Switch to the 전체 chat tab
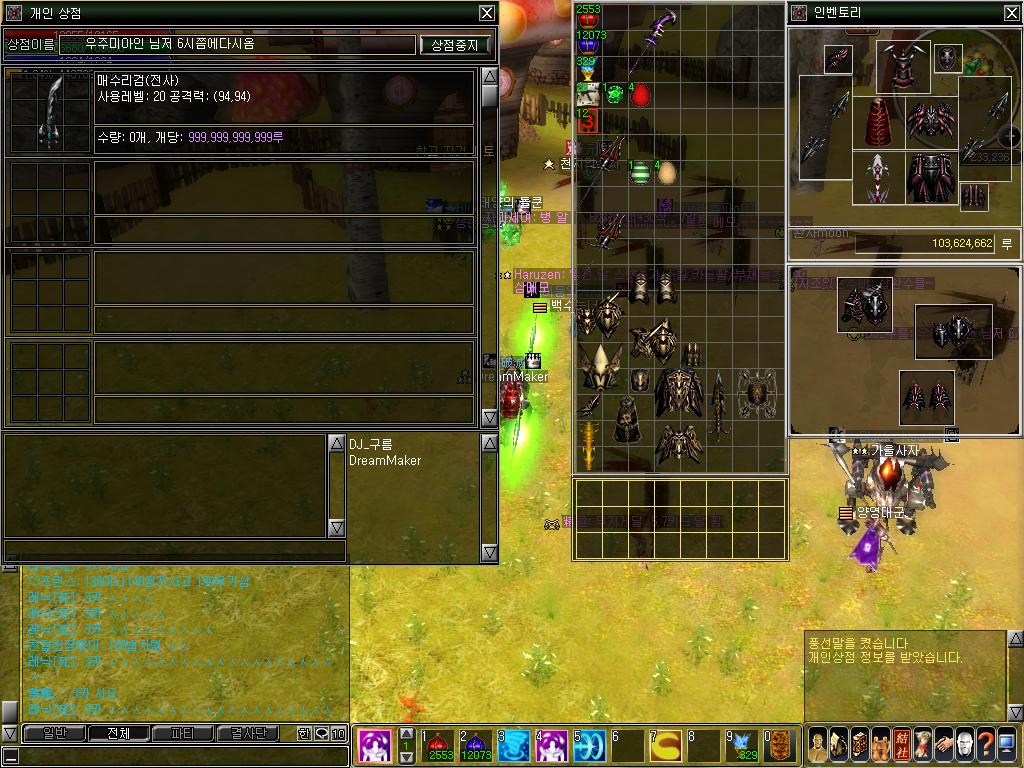 pyautogui.click(x=118, y=733)
